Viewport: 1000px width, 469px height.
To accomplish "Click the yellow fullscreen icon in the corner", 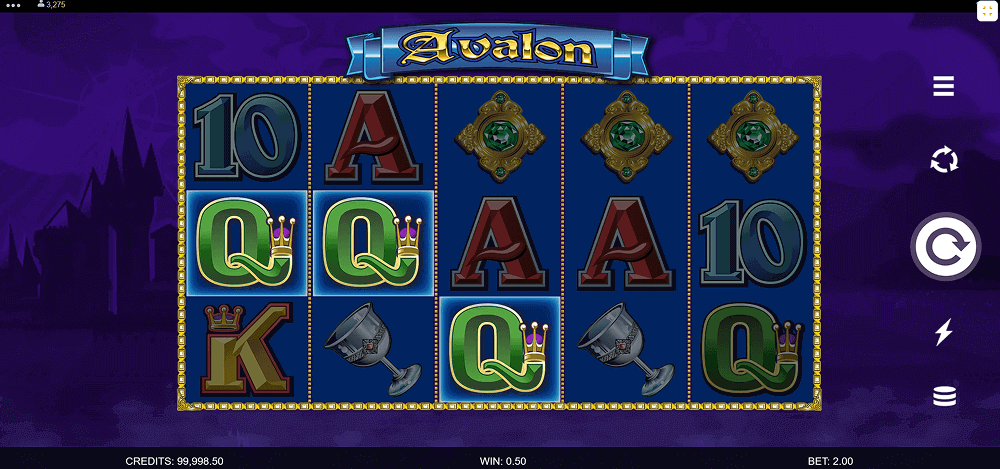I will (x=986, y=11).
